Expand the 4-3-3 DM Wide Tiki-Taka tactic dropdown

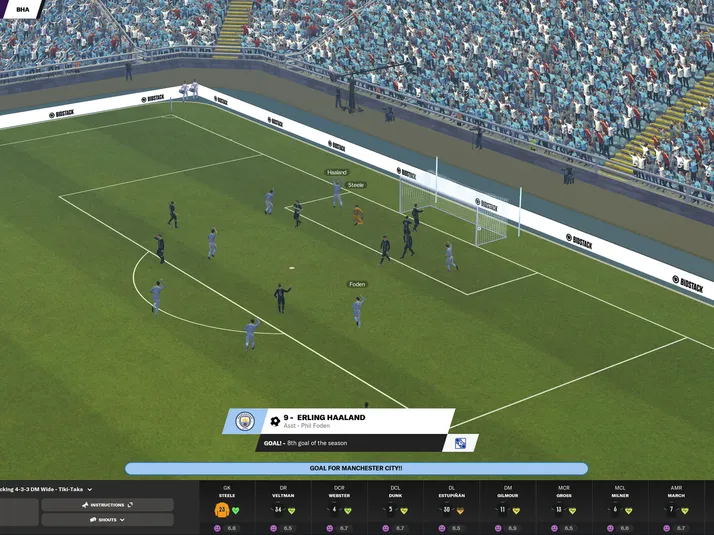(89, 489)
